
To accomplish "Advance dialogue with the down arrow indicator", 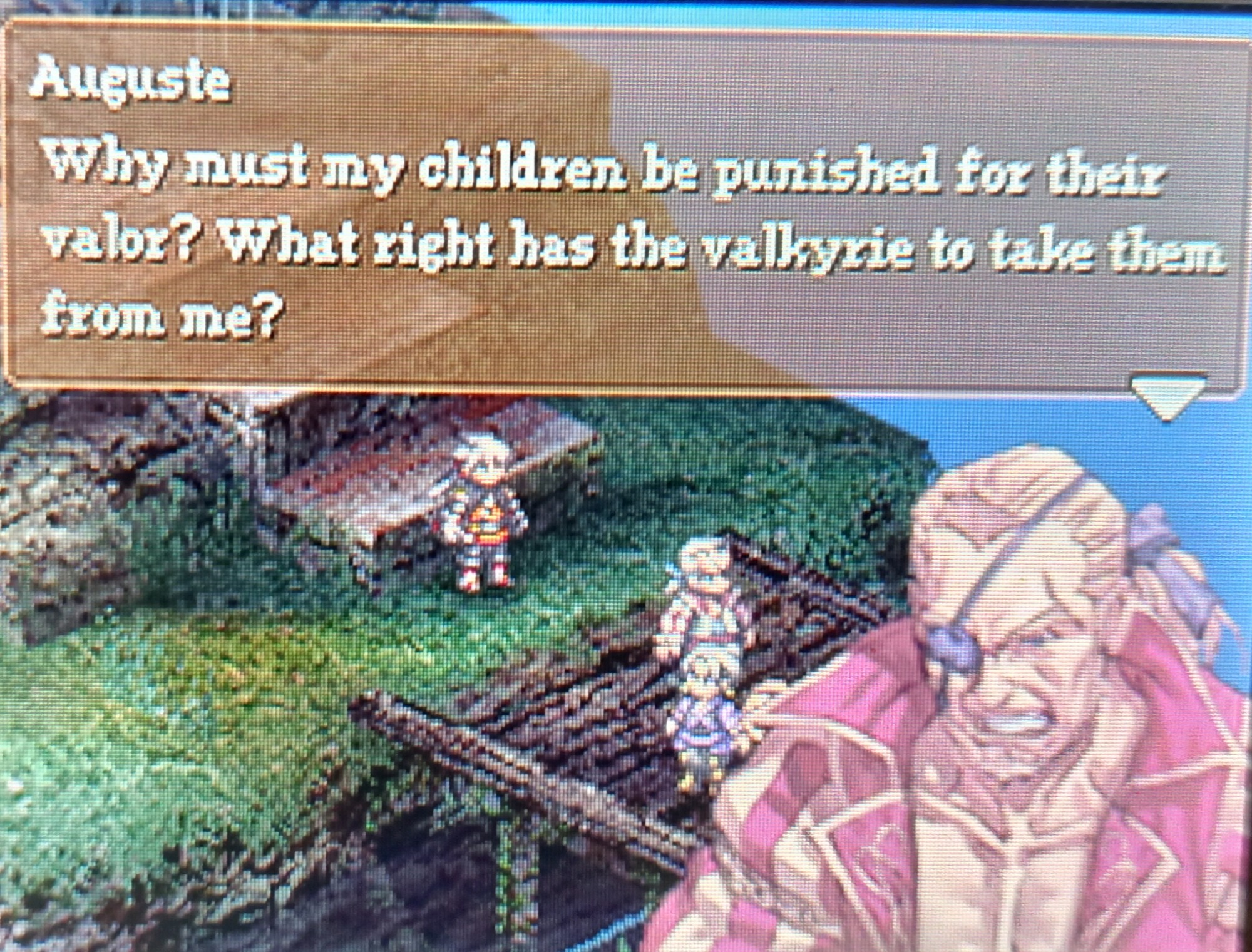I will point(1168,396).
